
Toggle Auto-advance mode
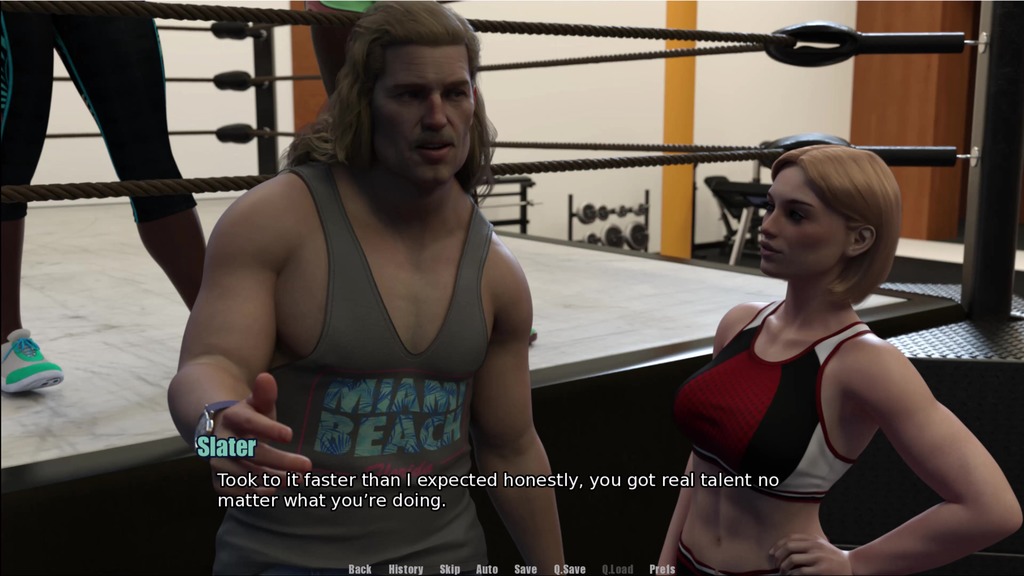[x=487, y=569]
